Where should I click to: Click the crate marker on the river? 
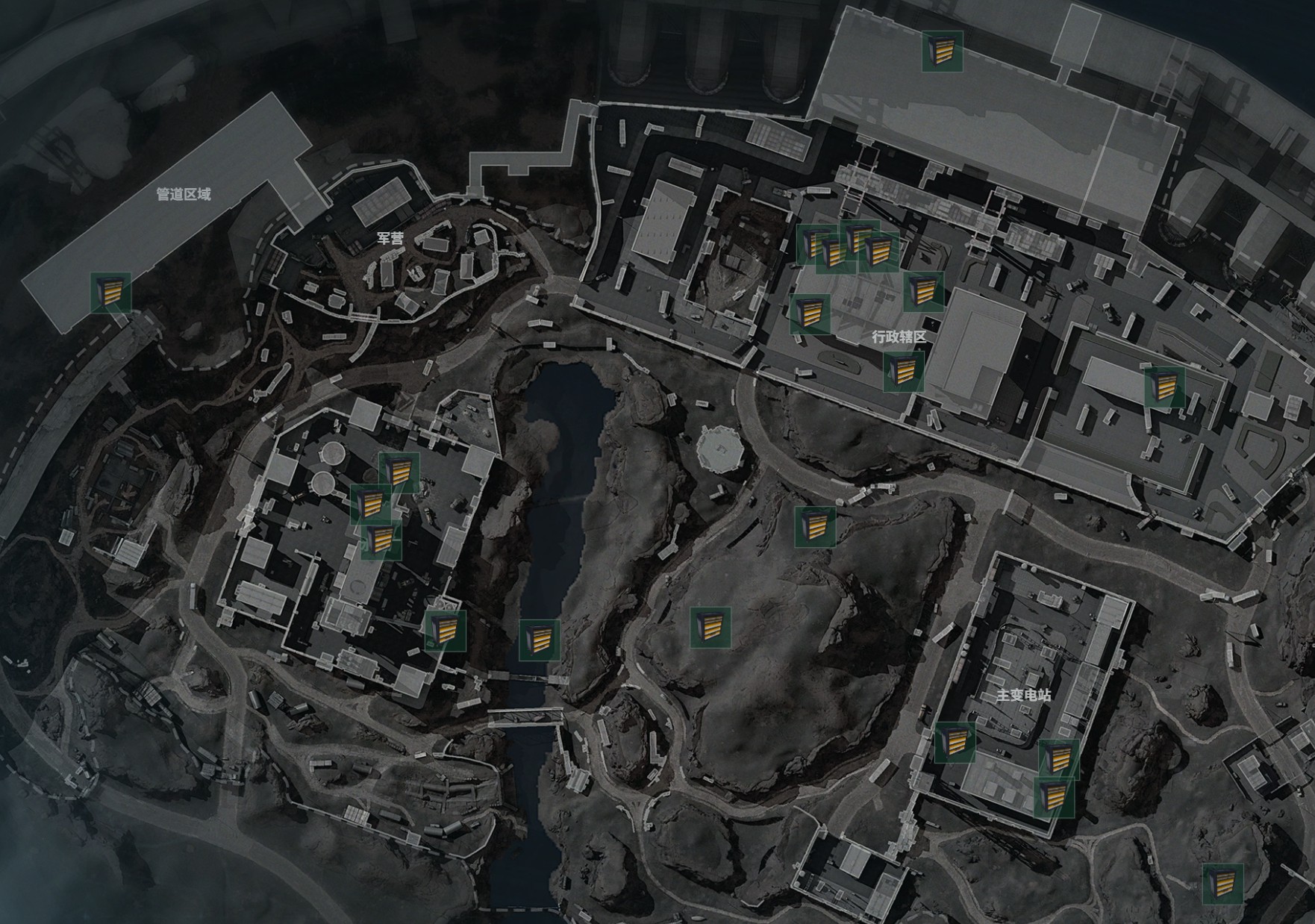(x=540, y=640)
